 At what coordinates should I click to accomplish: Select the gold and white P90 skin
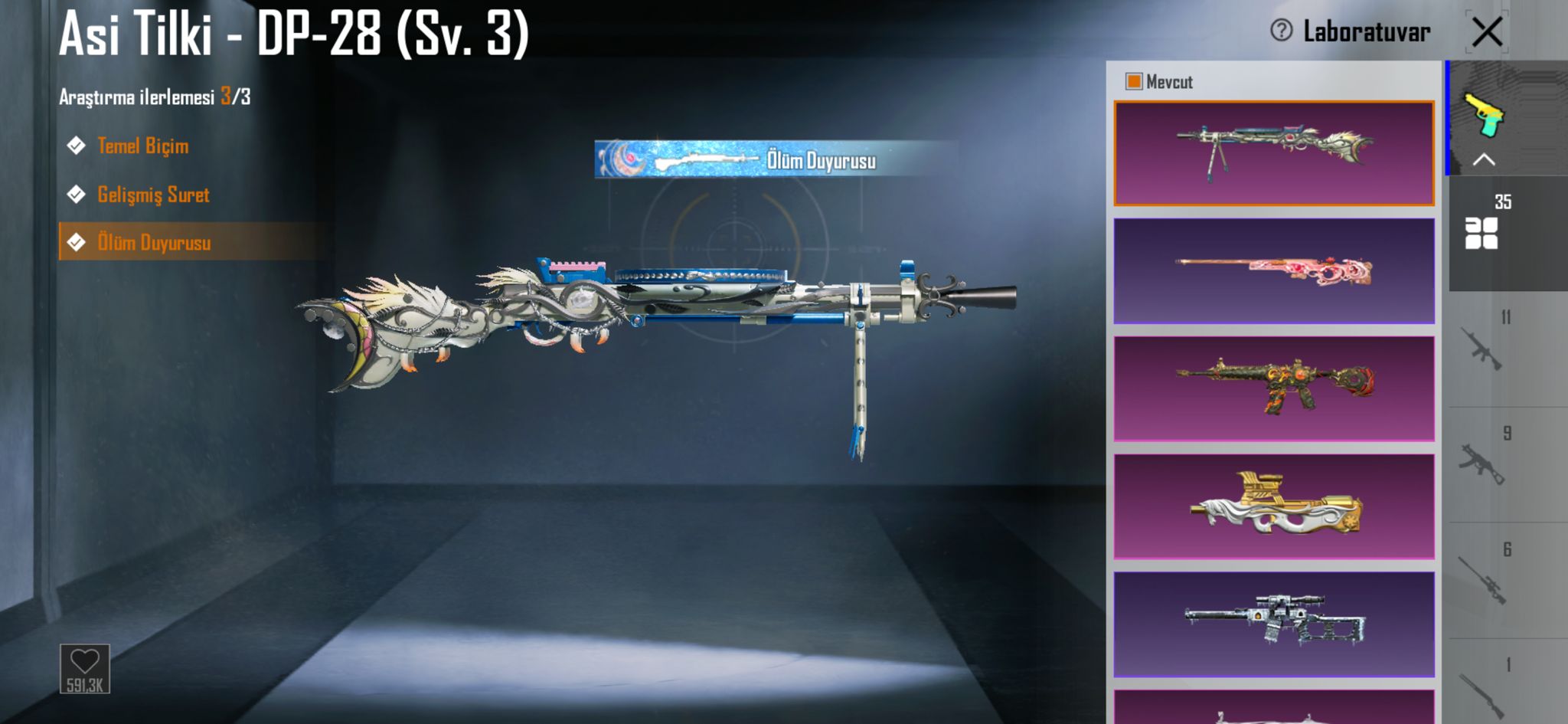(x=1274, y=506)
